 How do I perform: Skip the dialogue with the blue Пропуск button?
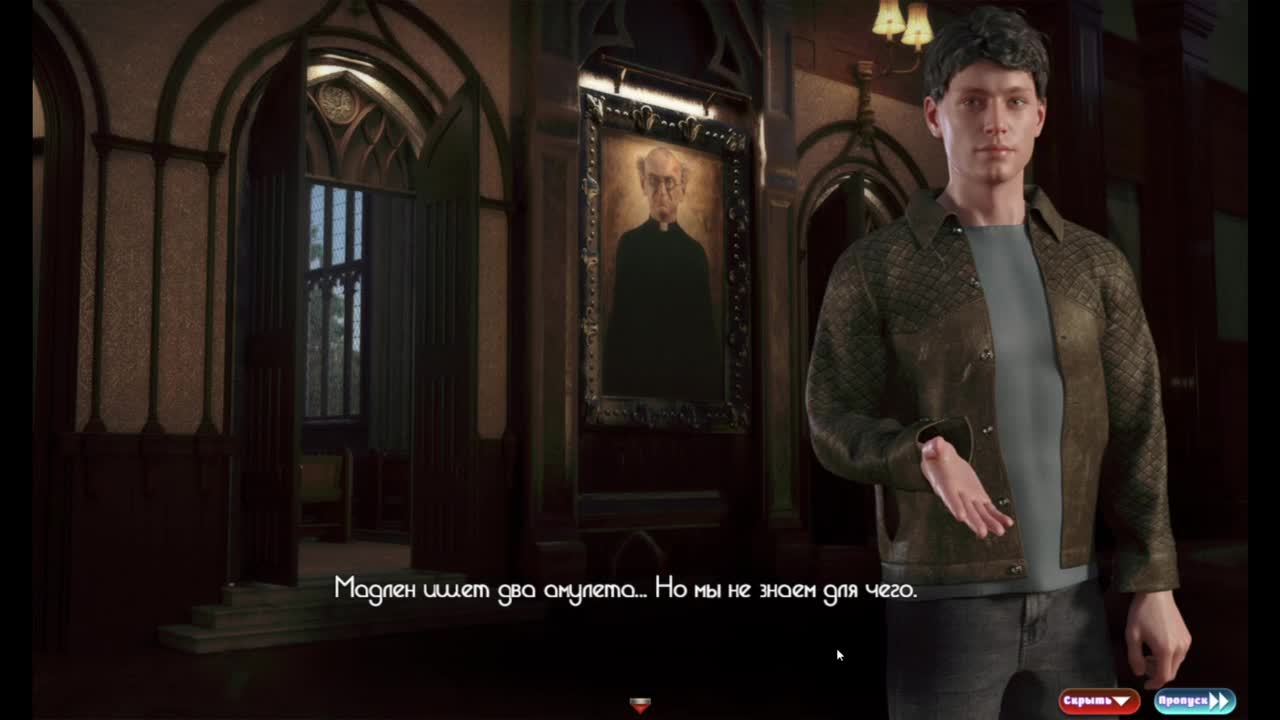[x=1194, y=701]
